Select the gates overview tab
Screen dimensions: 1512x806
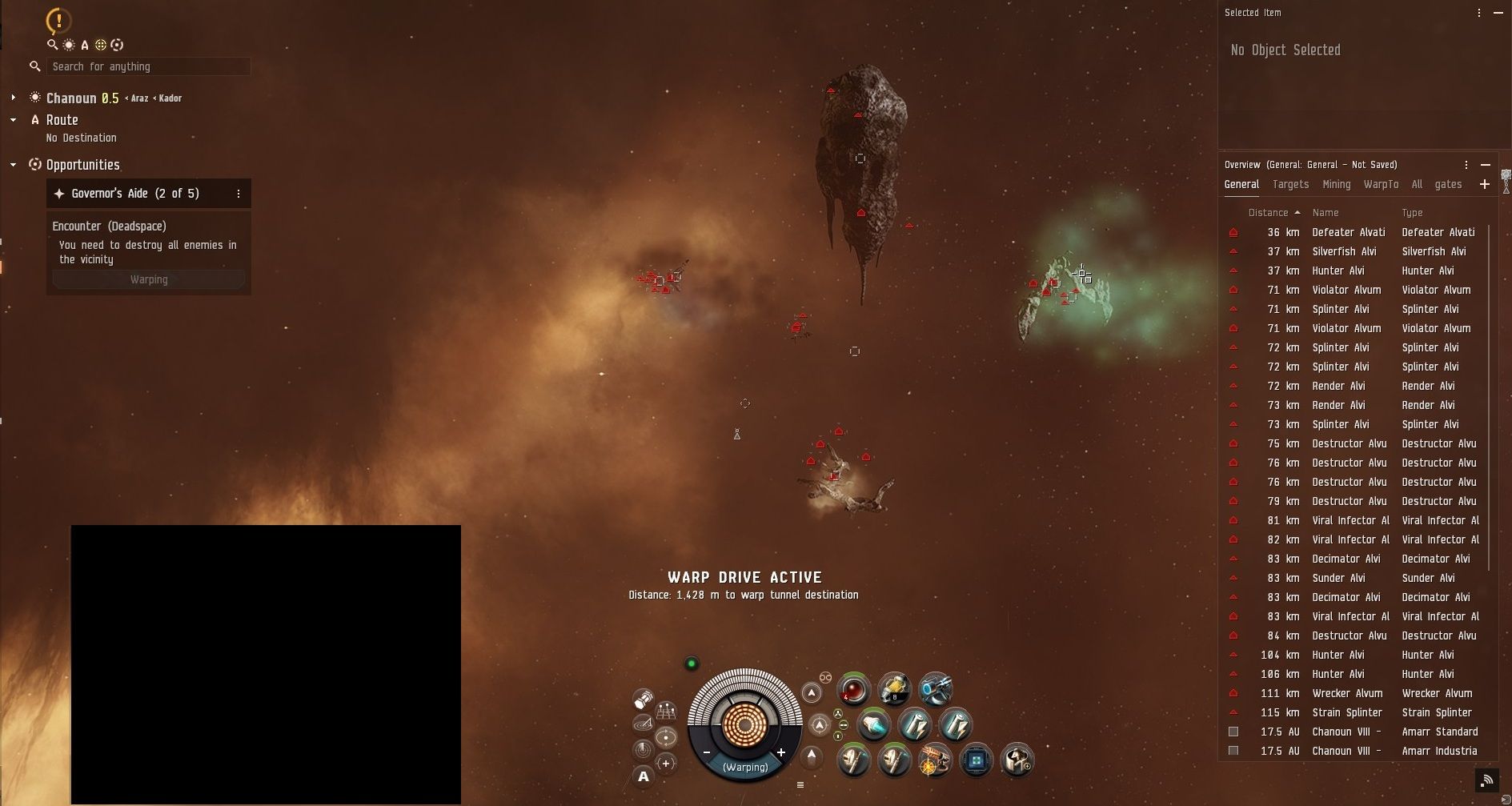pyautogui.click(x=1448, y=184)
